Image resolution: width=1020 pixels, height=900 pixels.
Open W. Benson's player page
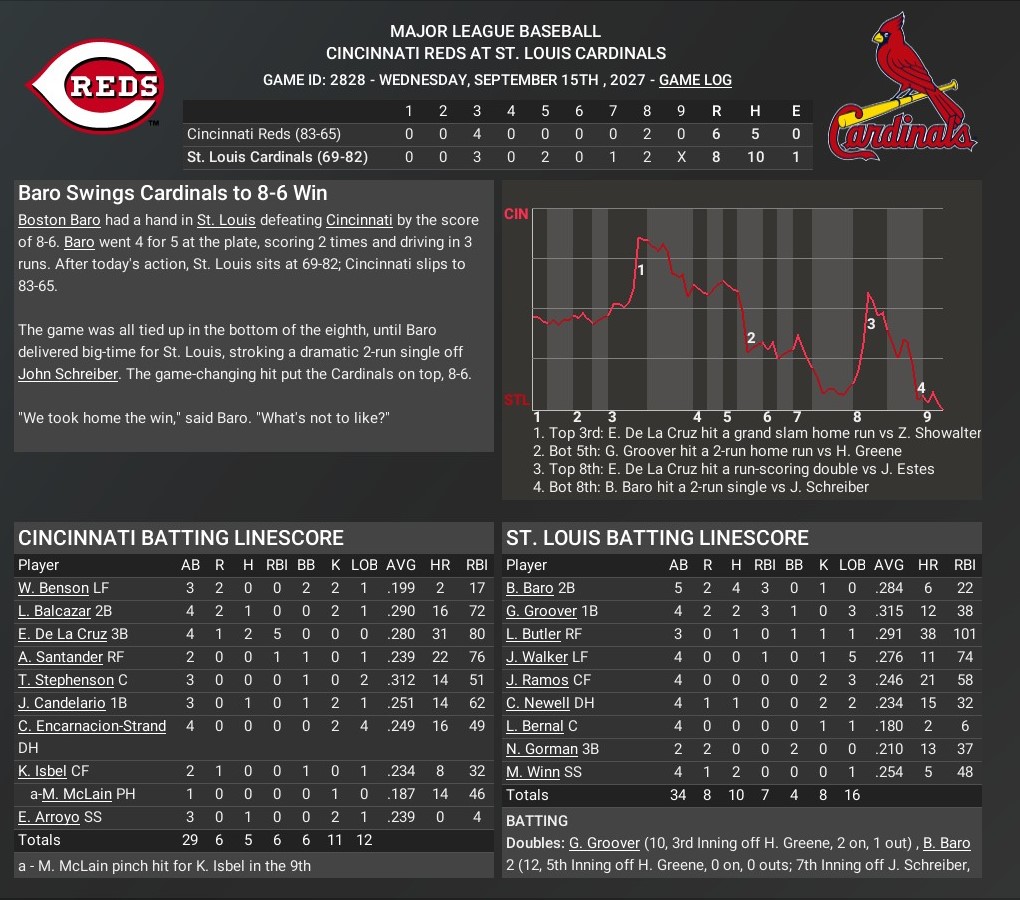[x=53, y=588]
